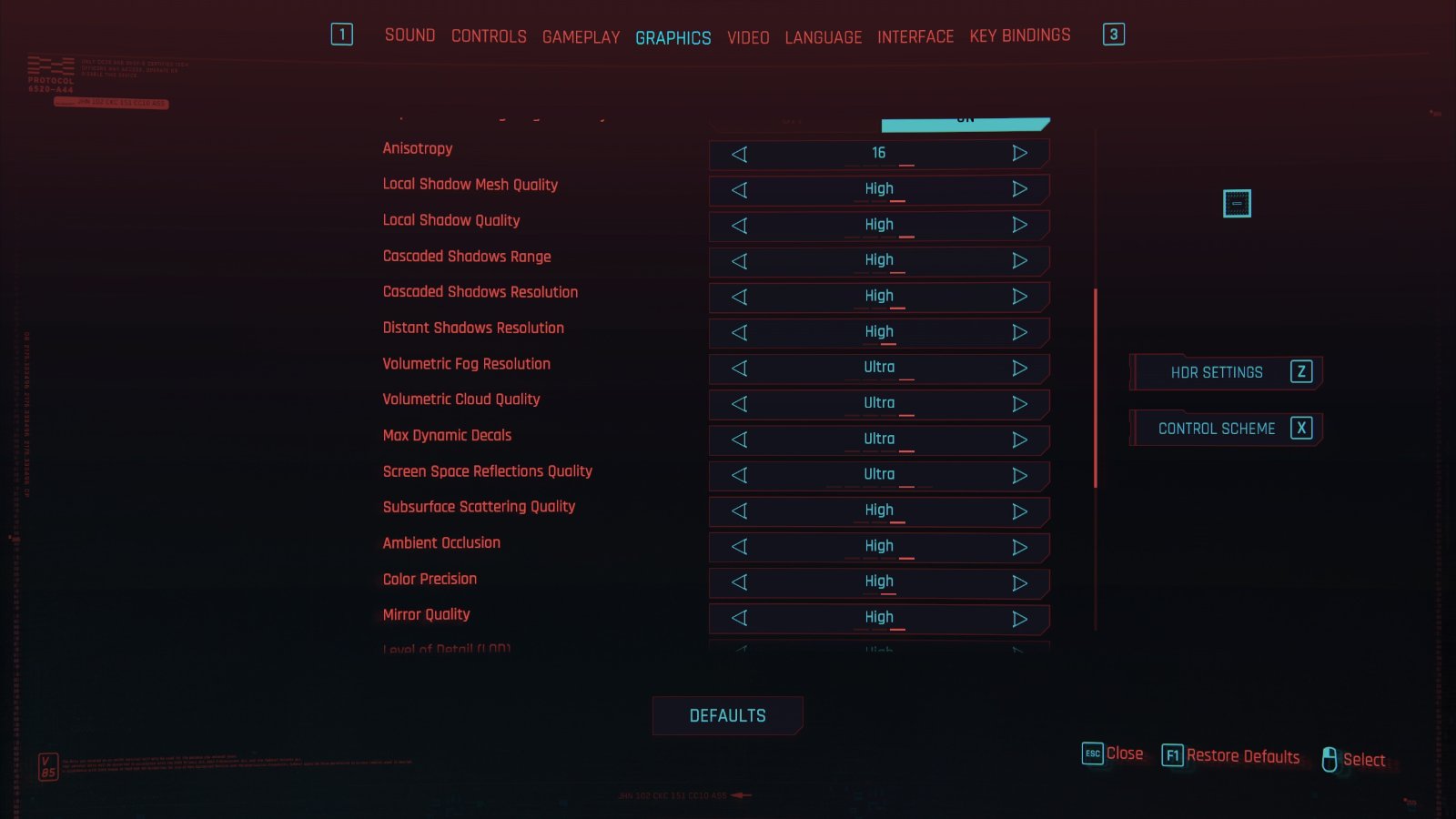
Task: Increase Ambient Occlusion with the right arrow
Action: click(1019, 547)
